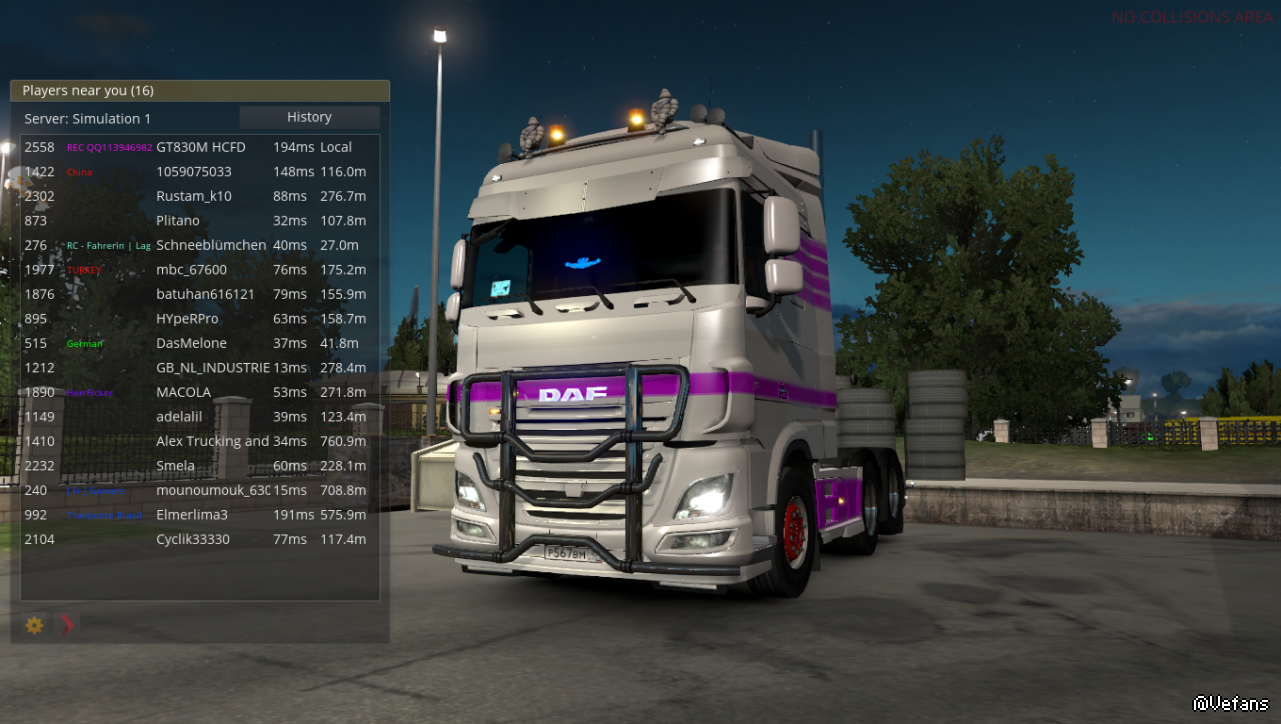1281x724 pixels.
Task: Choose player Rustam_k10 from the list
Action: 194,196
